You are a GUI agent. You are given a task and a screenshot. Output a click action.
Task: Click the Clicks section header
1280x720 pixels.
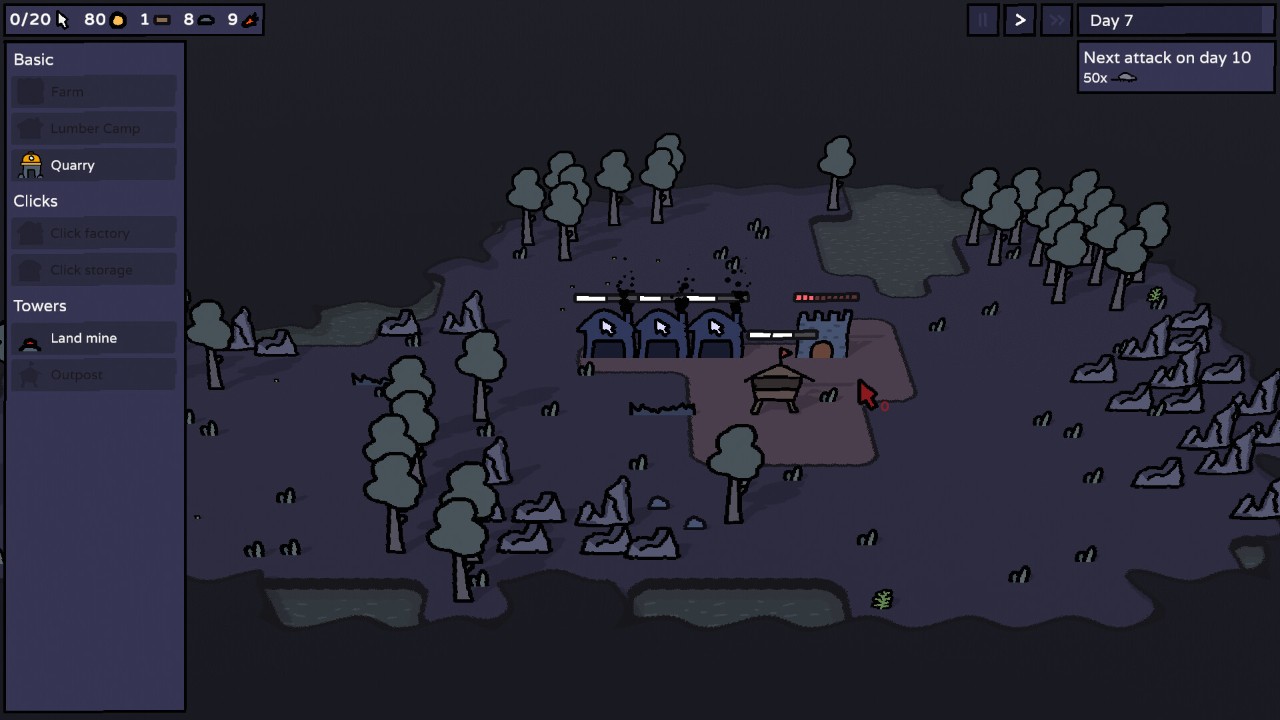pos(35,201)
